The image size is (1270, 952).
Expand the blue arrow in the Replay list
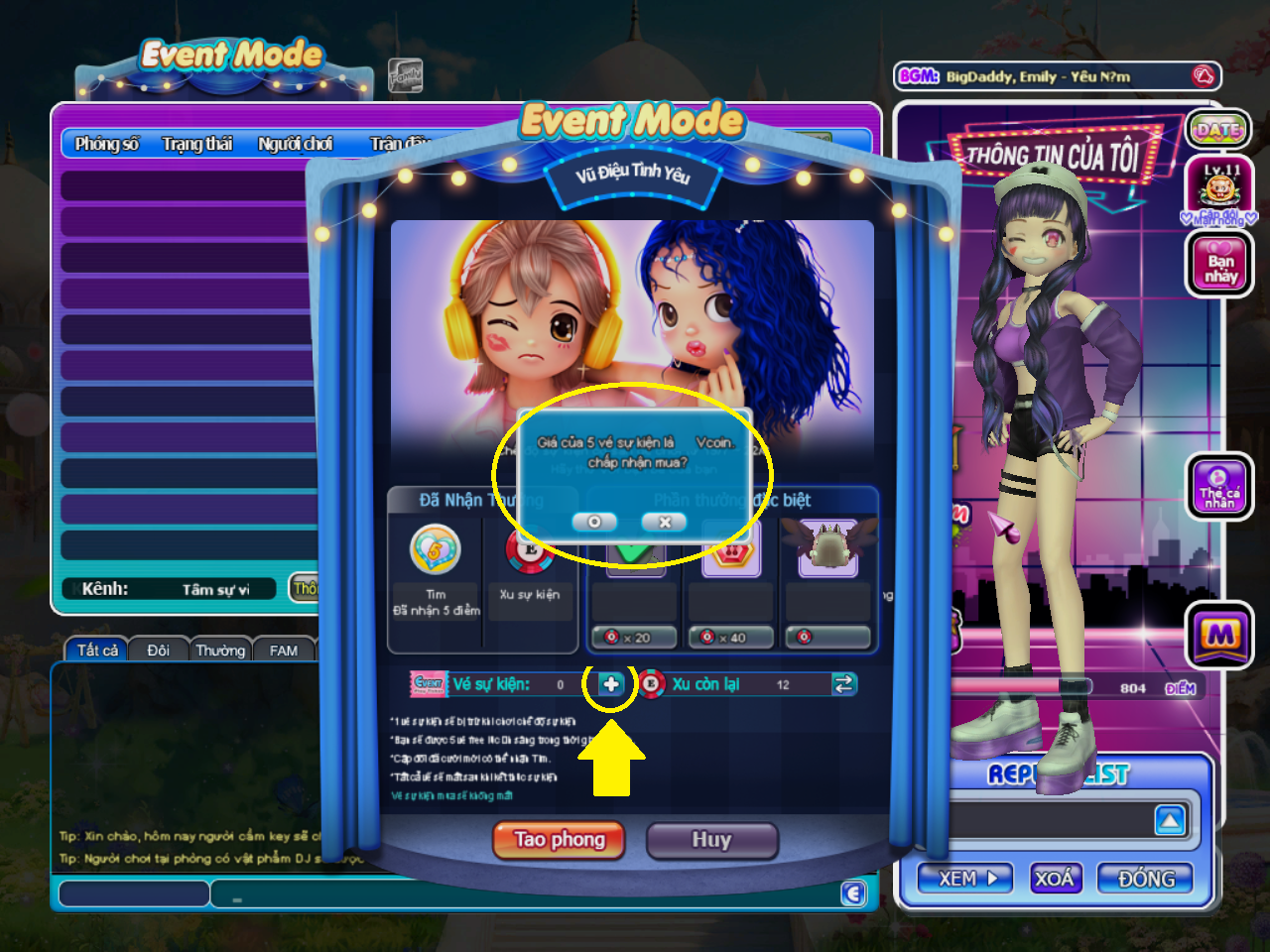[1171, 820]
